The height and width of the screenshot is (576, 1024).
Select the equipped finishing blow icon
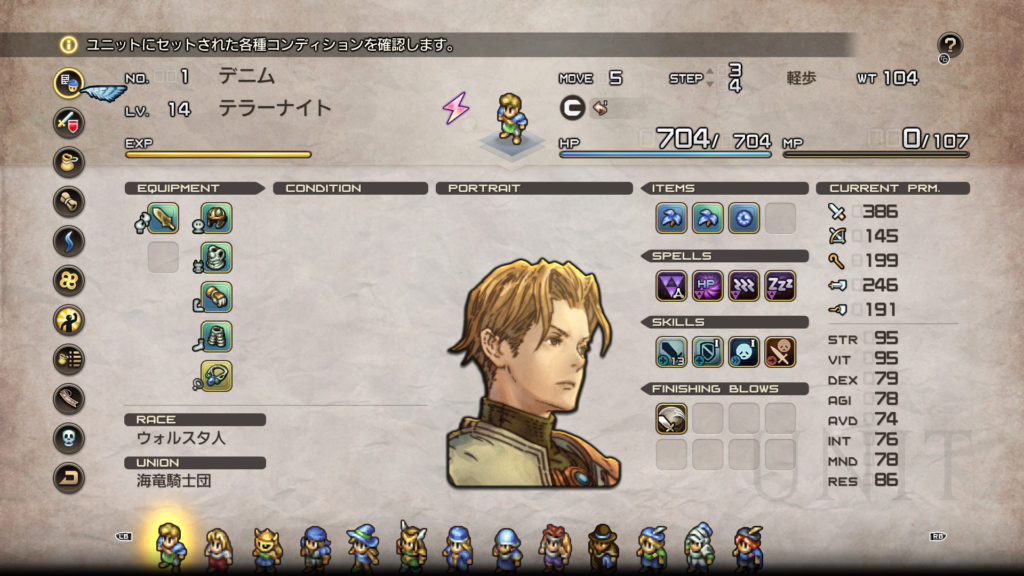point(671,418)
